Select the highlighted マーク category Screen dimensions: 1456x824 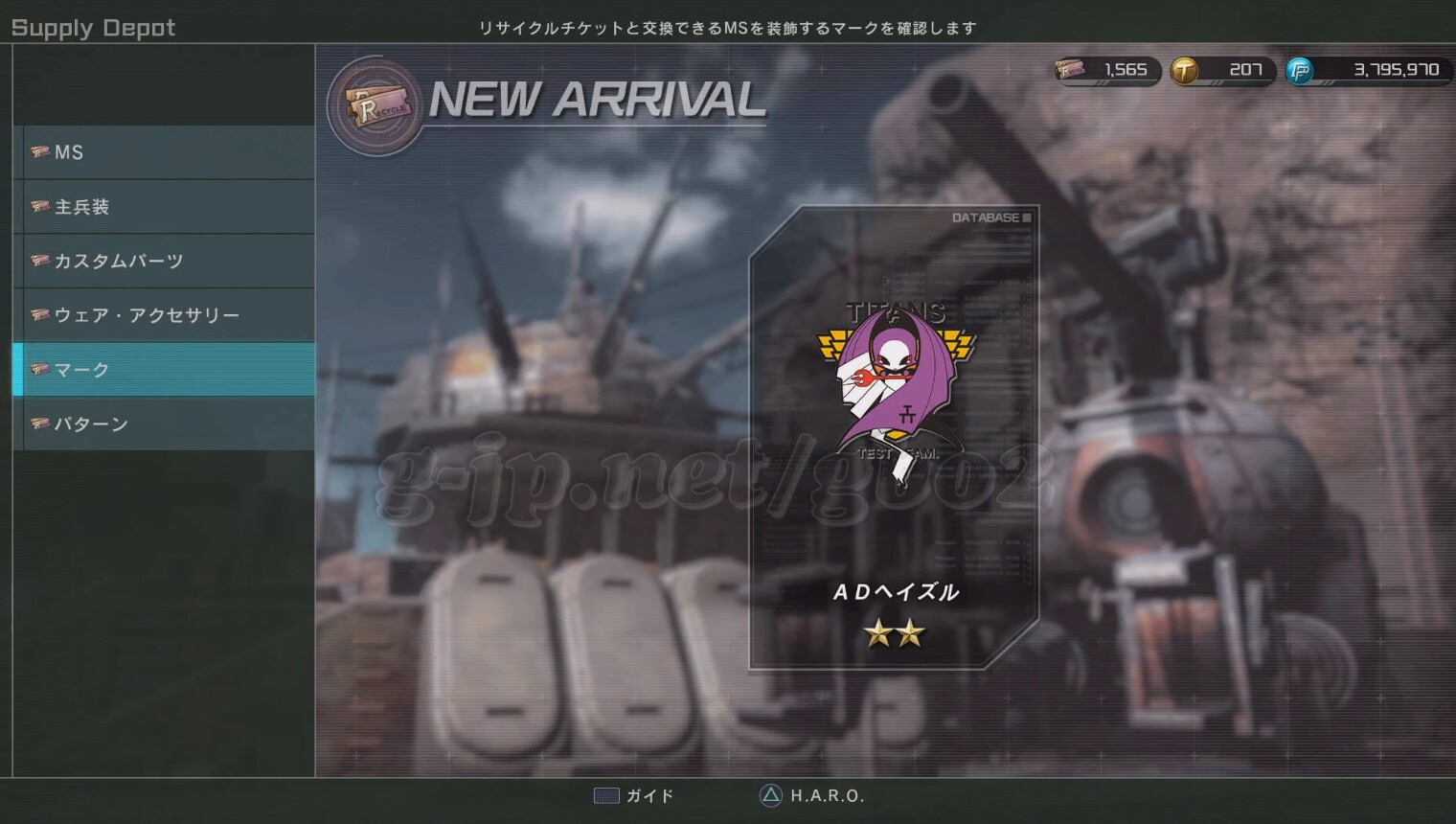[x=164, y=370]
